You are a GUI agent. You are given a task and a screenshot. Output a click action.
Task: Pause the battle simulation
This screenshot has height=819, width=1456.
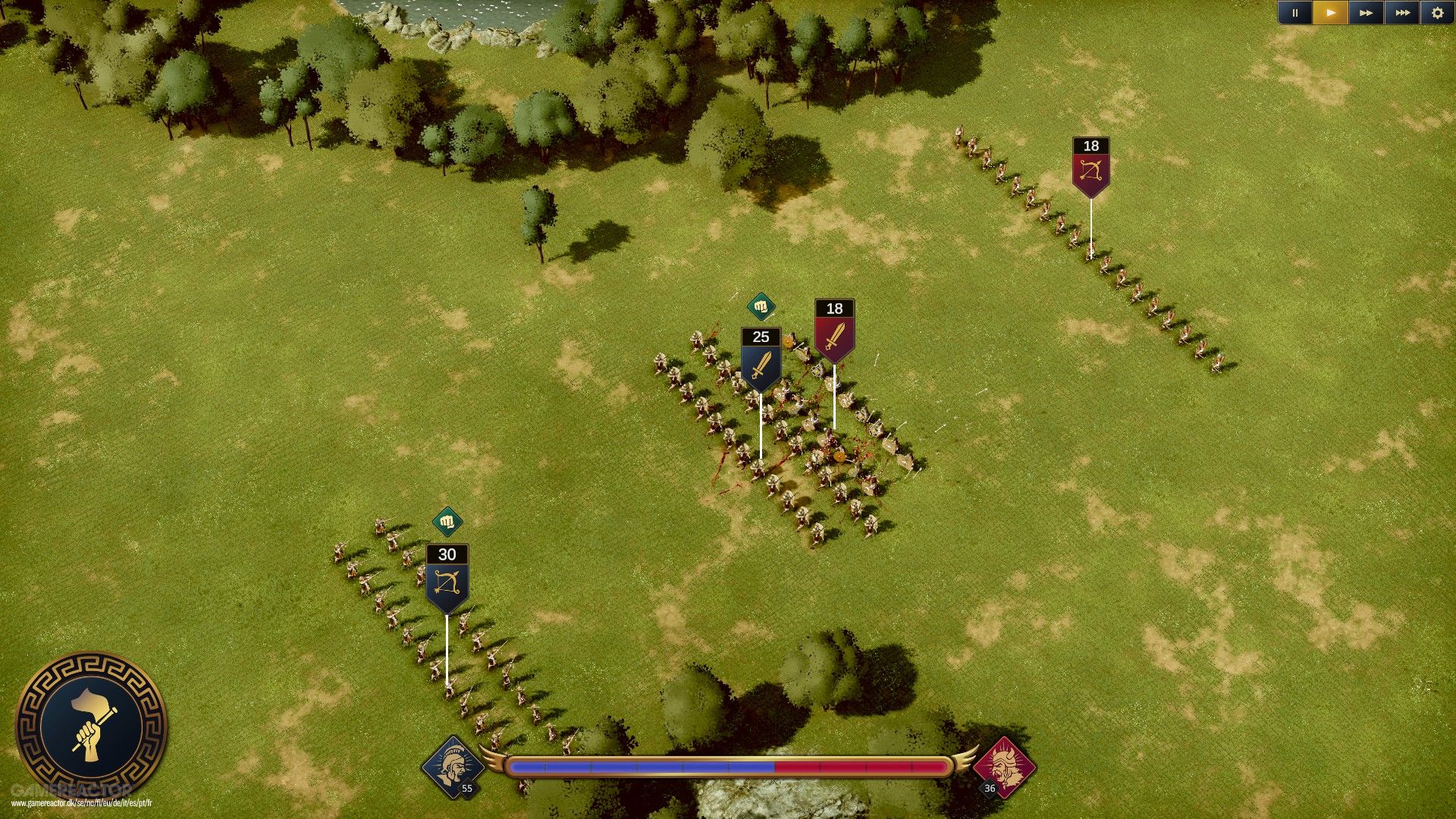[1295, 13]
